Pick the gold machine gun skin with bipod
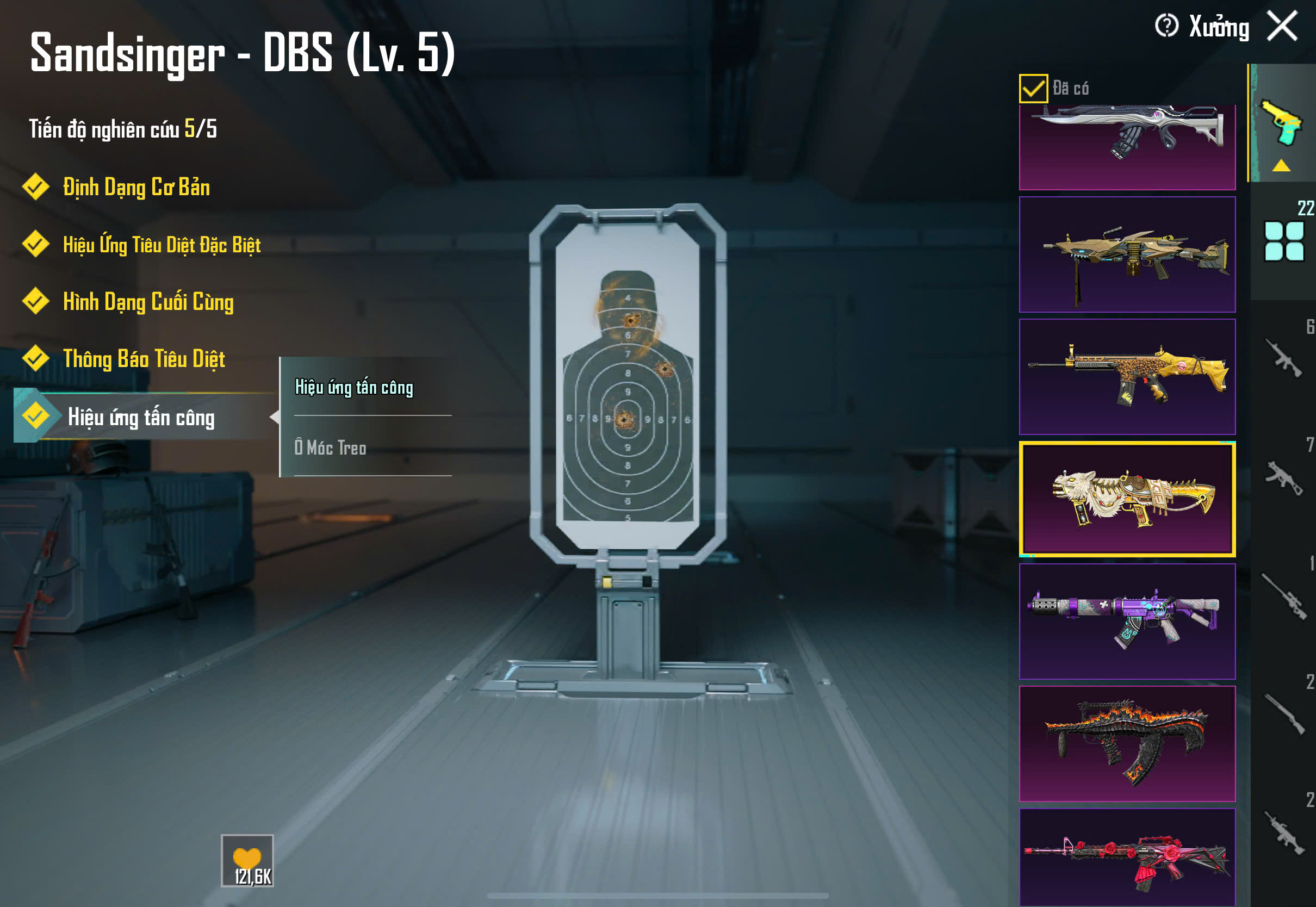The width and height of the screenshot is (1316, 907). [x=1127, y=254]
